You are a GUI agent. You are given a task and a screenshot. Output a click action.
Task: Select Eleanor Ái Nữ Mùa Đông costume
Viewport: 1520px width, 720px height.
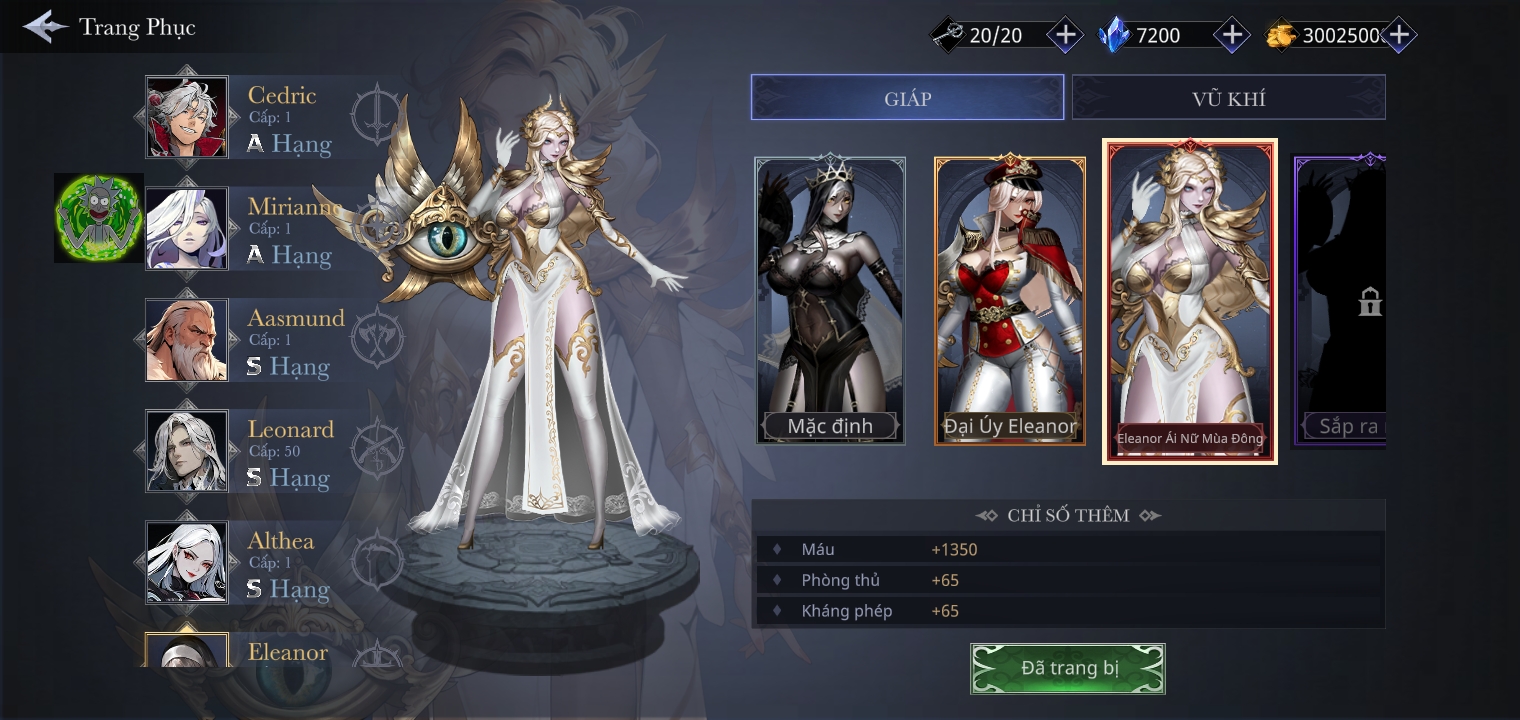point(1190,300)
